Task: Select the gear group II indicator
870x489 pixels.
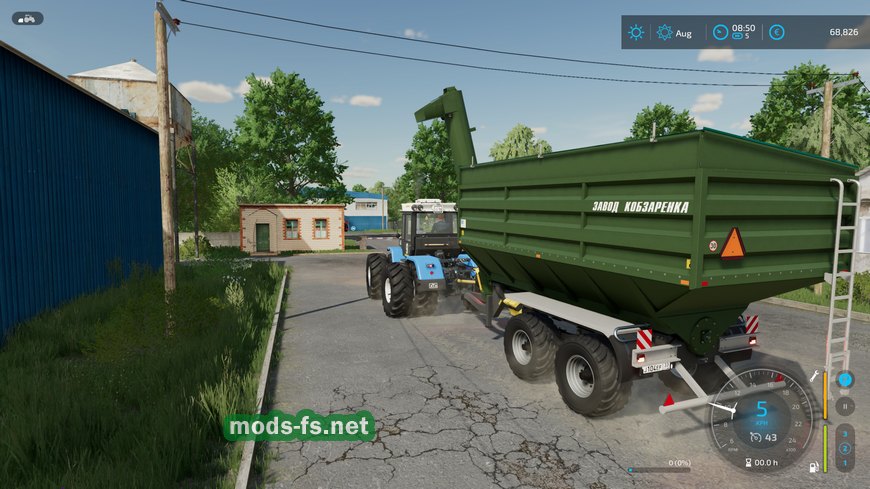Action: pyautogui.click(x=845, y=406)
